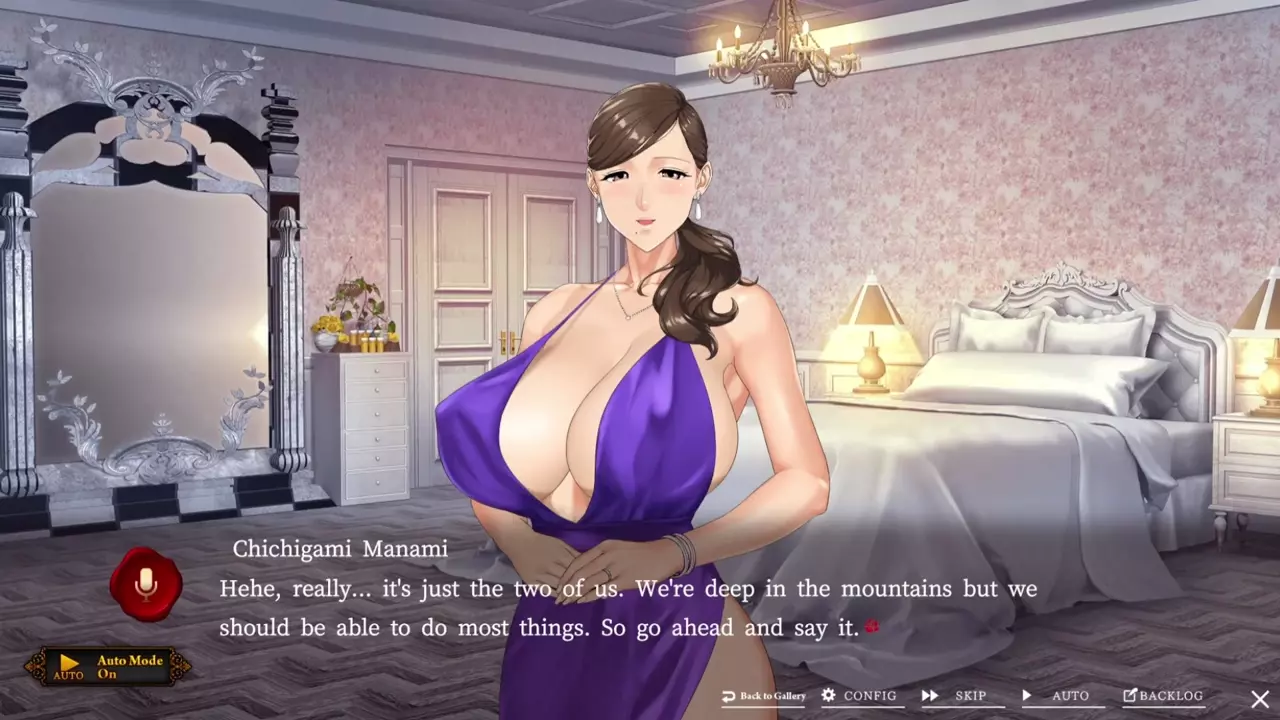This screenshot has height=720, width=1280.
Task: Open the CONFIG settings
Action: click(x=859, y=696)
